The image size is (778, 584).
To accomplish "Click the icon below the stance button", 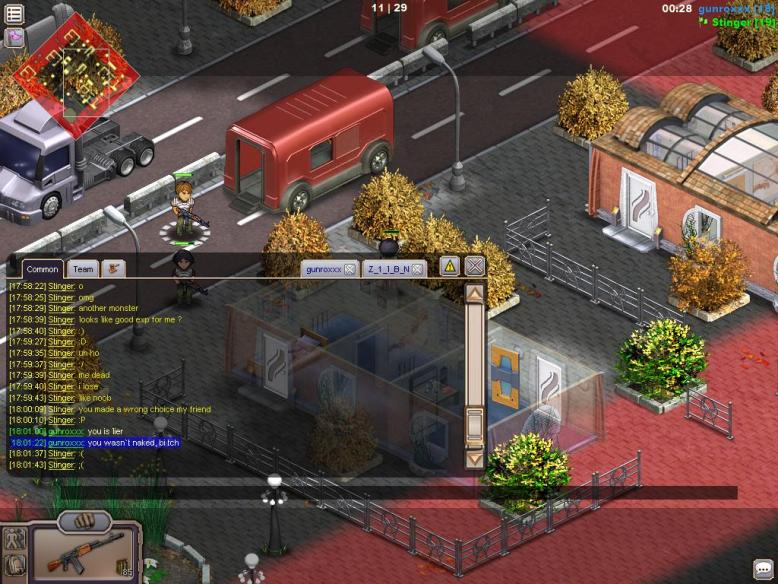I will click(x=14, y=565).
